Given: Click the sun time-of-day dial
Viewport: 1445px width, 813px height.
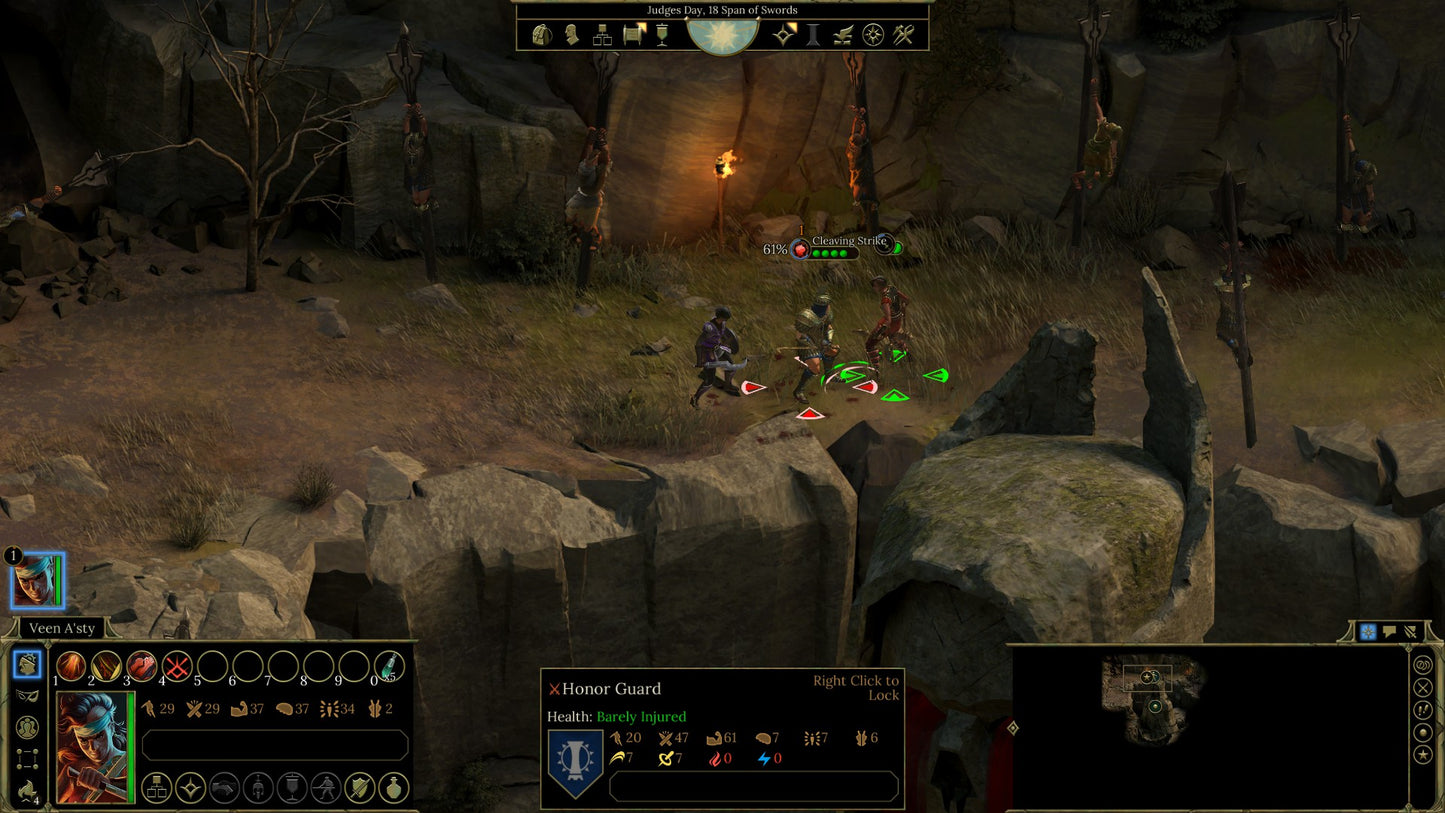Looking at the screenshot, I should click(722, 33).
